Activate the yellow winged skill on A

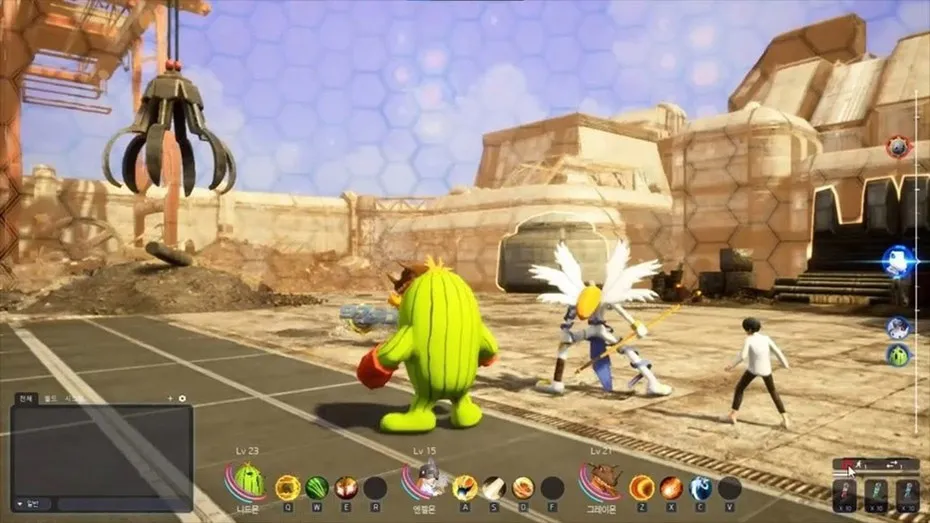click(464, 487)
